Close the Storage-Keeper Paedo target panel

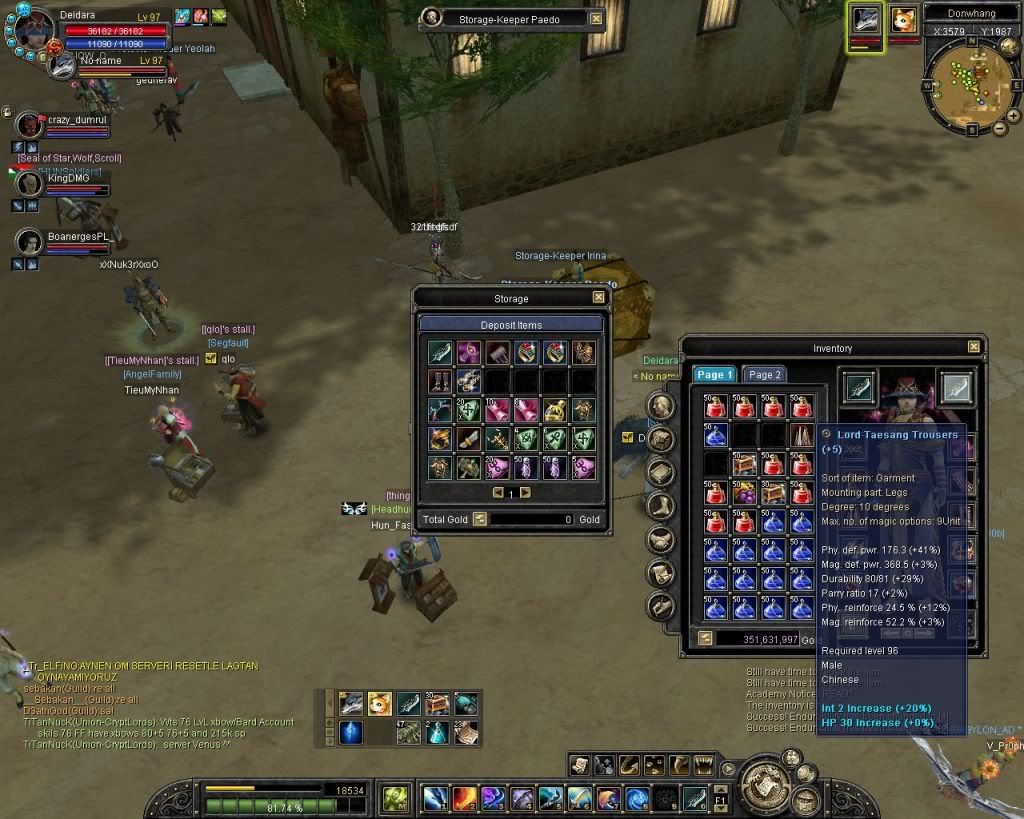coord(596,18)
